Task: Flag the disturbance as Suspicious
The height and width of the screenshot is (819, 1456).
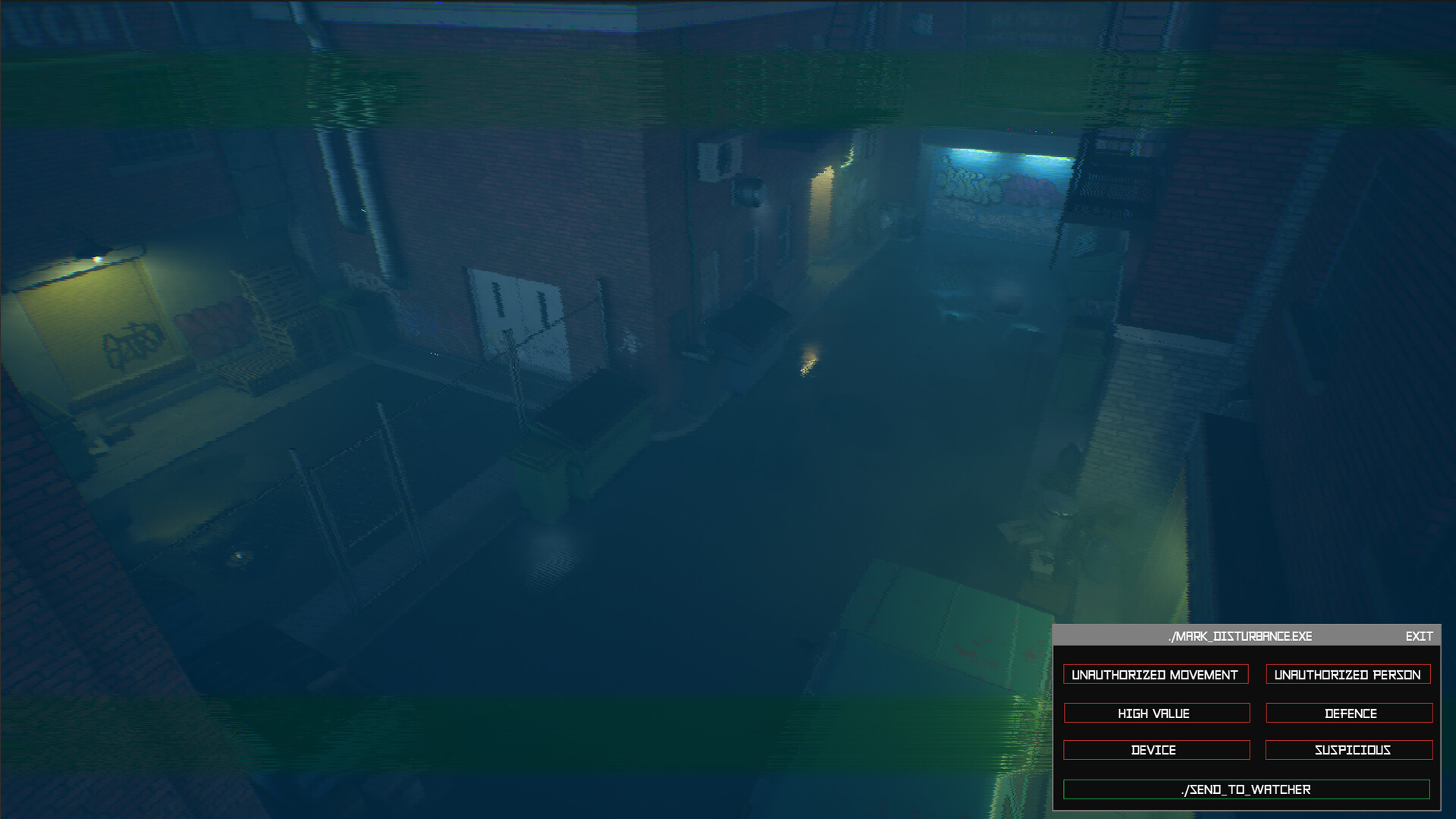Action: point(1348,749)
